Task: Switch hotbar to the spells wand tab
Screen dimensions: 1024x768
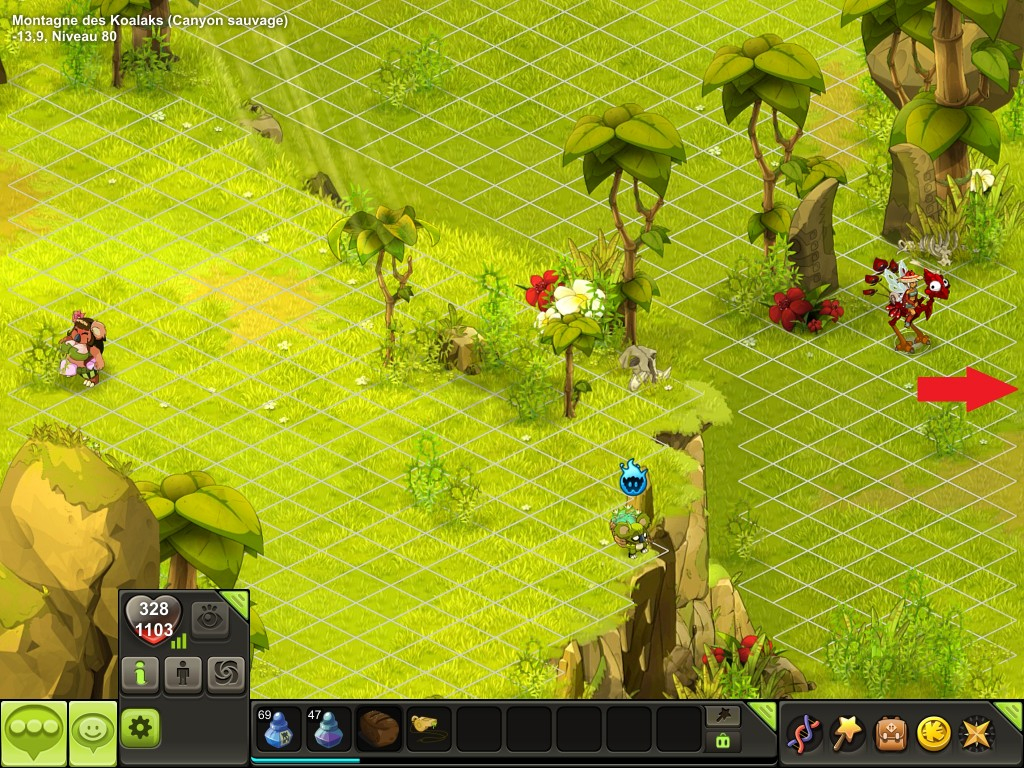Action: coord(722,715)
